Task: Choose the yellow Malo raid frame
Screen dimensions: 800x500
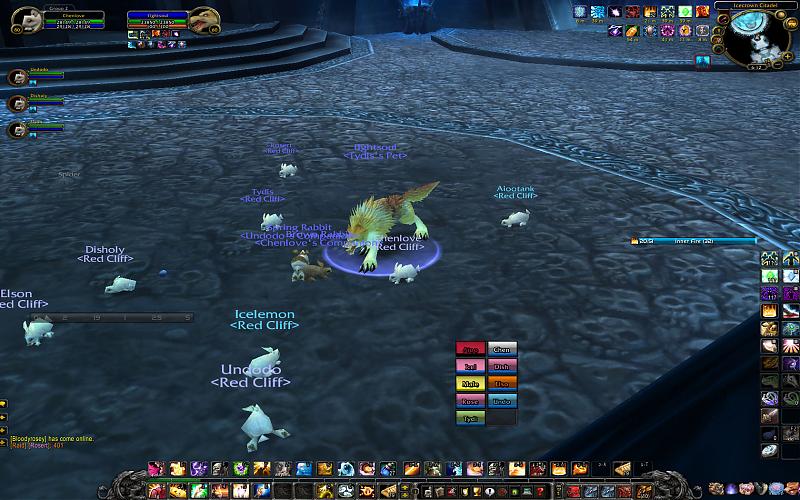Action: coord(471,384)
